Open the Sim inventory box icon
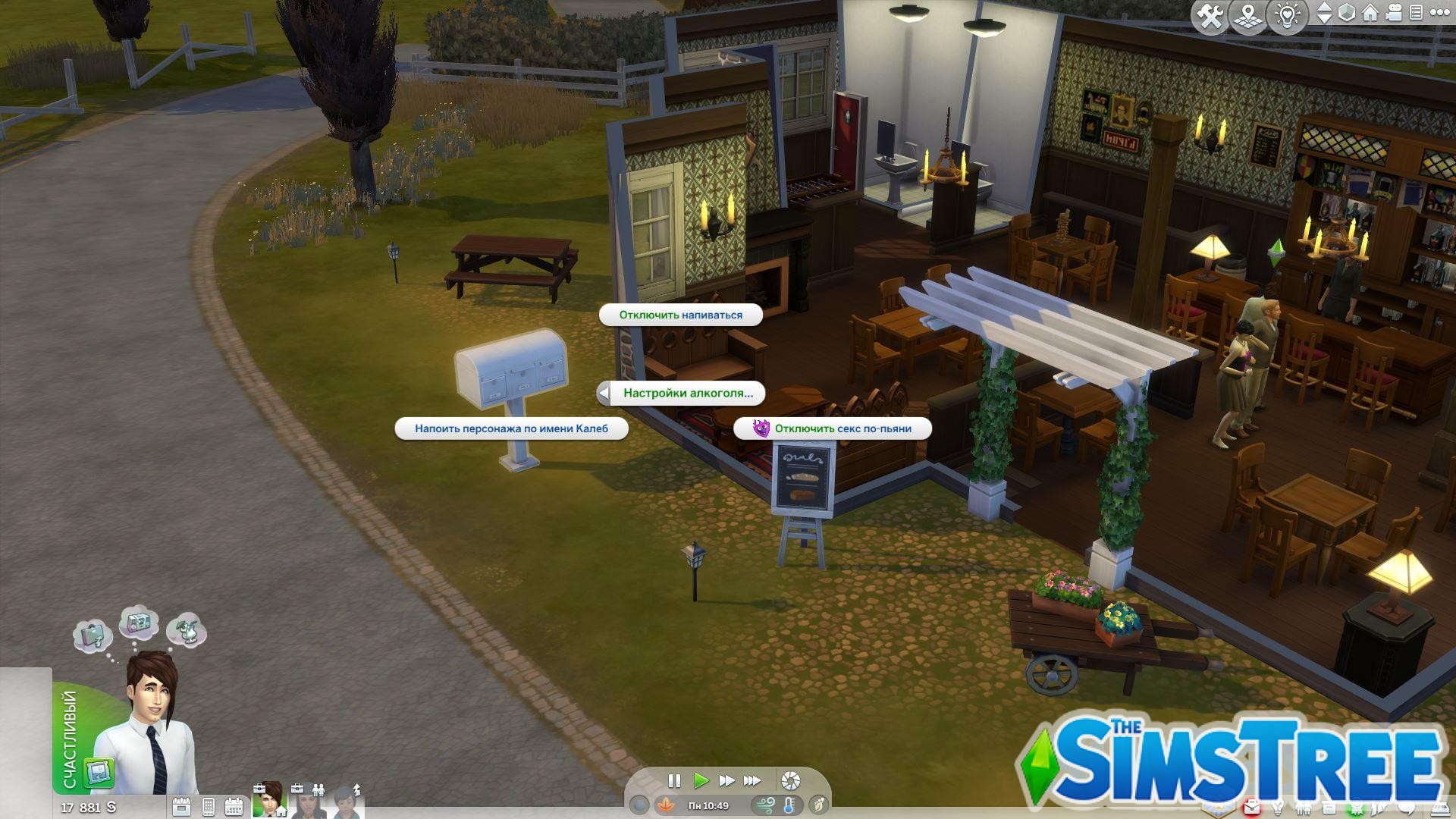Image resolution: width=1456 pixels, height=819 pixels. pos(1329,808)
